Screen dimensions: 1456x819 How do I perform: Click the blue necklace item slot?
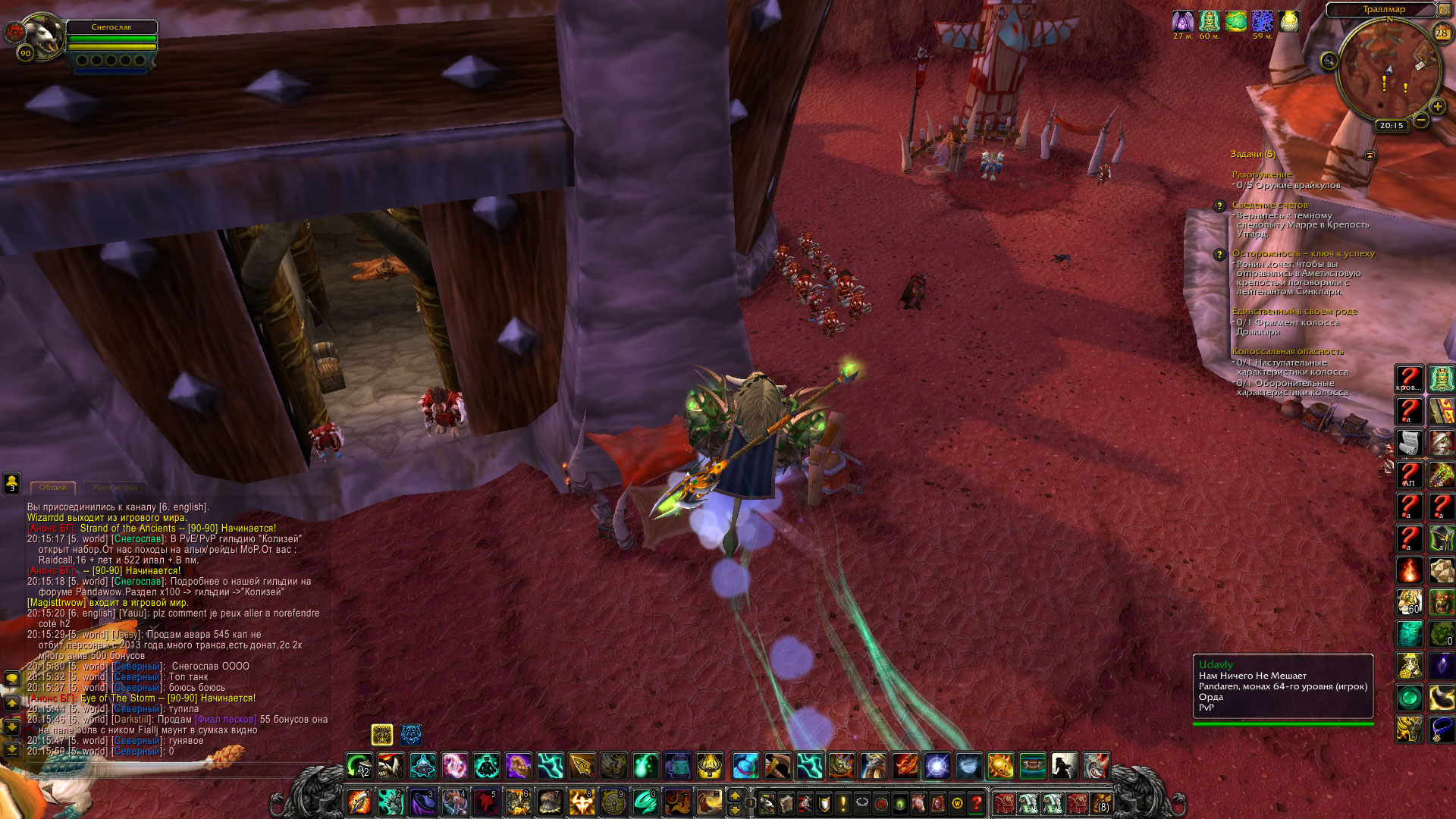1442,730
